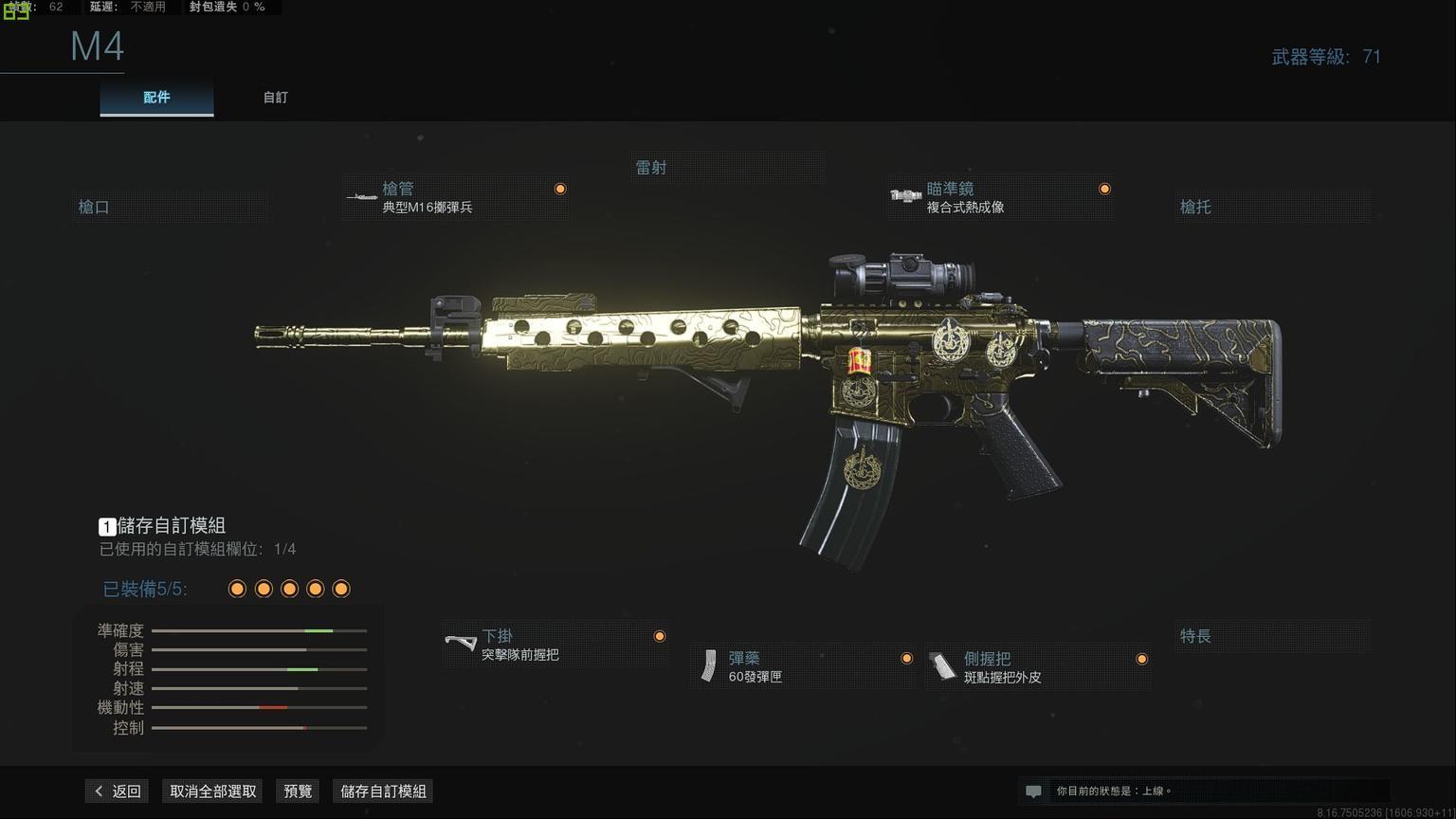This screenshot has height=819, width=1456.
Task: Select the empty 槍托 stock slot
Action: 1272,207
